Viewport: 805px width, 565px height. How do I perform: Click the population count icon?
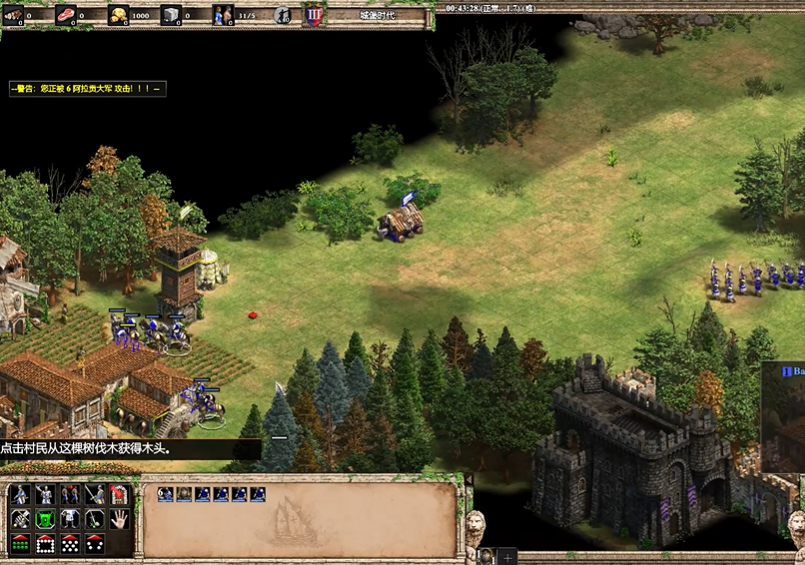[x=222, y=15]
